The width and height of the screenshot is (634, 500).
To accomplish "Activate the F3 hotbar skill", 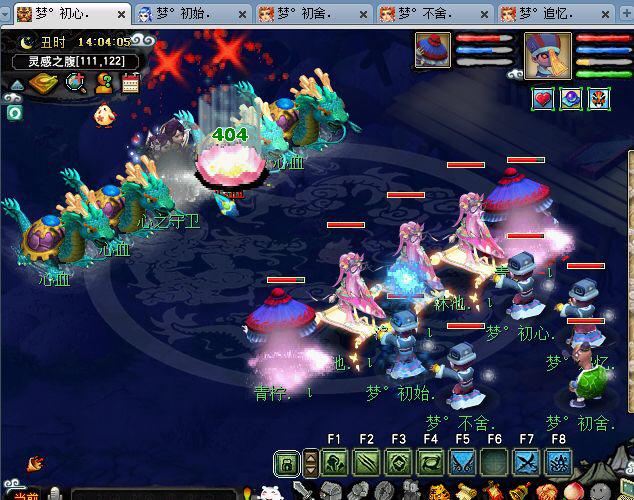I will pos(398,462).
